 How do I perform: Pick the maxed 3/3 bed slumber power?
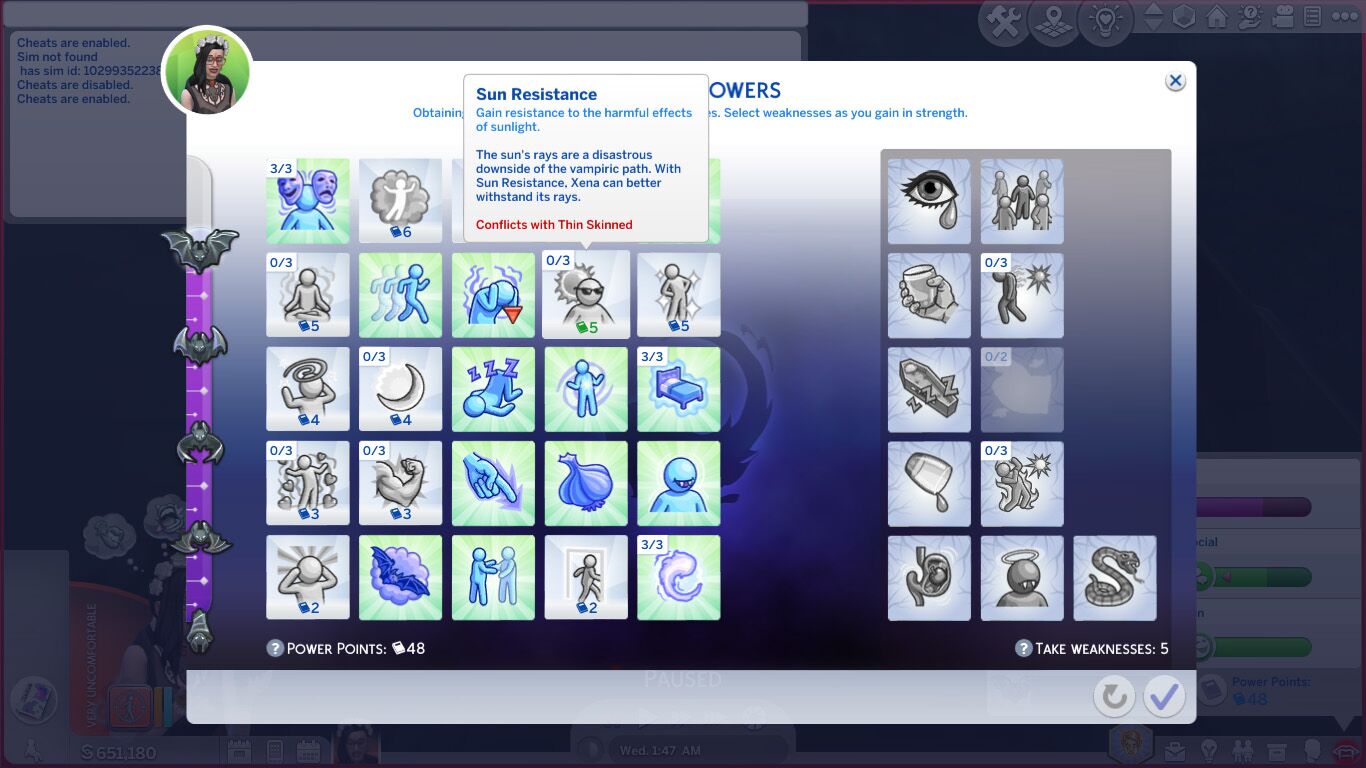pos(679,389)
